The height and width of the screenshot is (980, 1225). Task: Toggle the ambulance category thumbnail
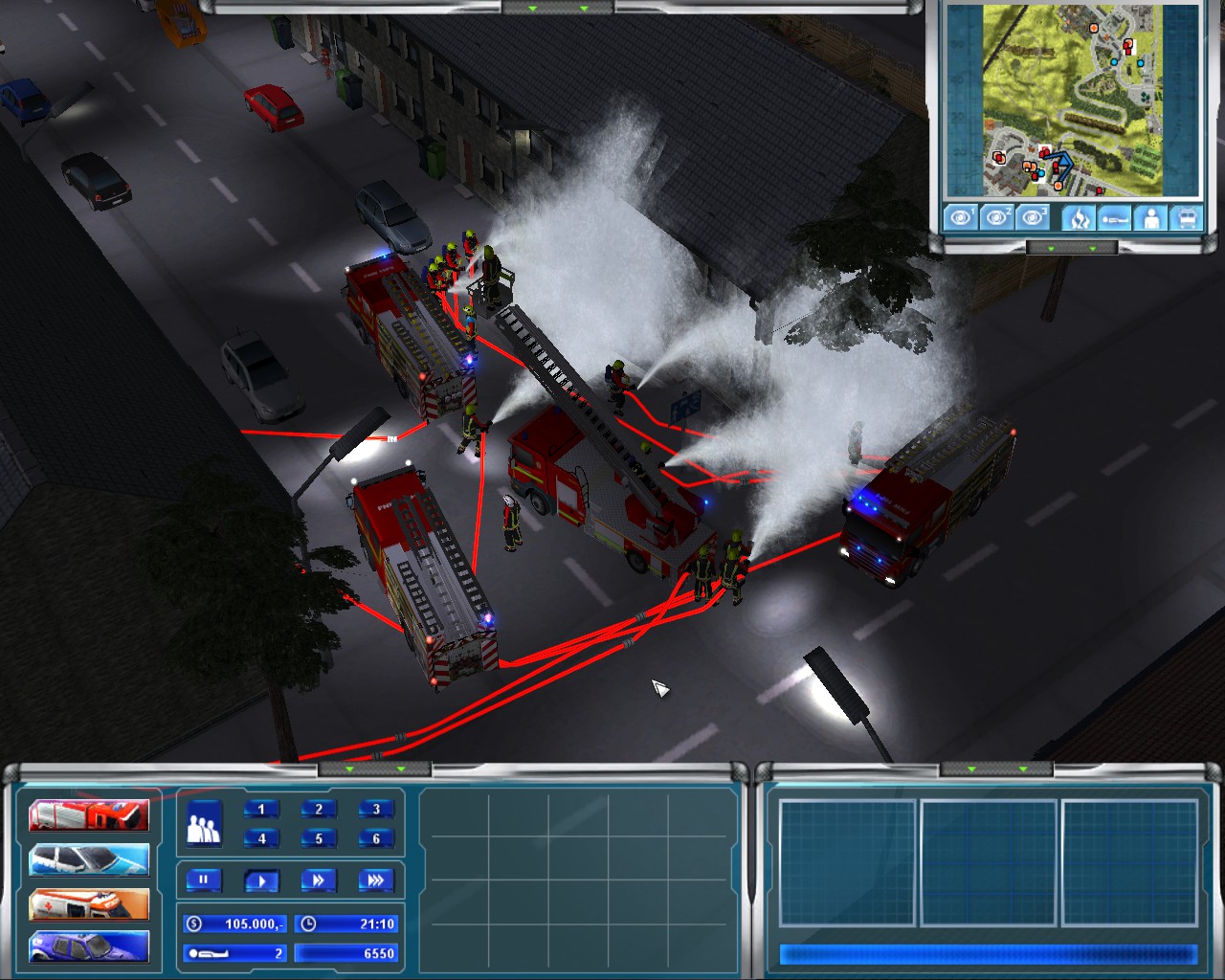click(x=89, y=904)
